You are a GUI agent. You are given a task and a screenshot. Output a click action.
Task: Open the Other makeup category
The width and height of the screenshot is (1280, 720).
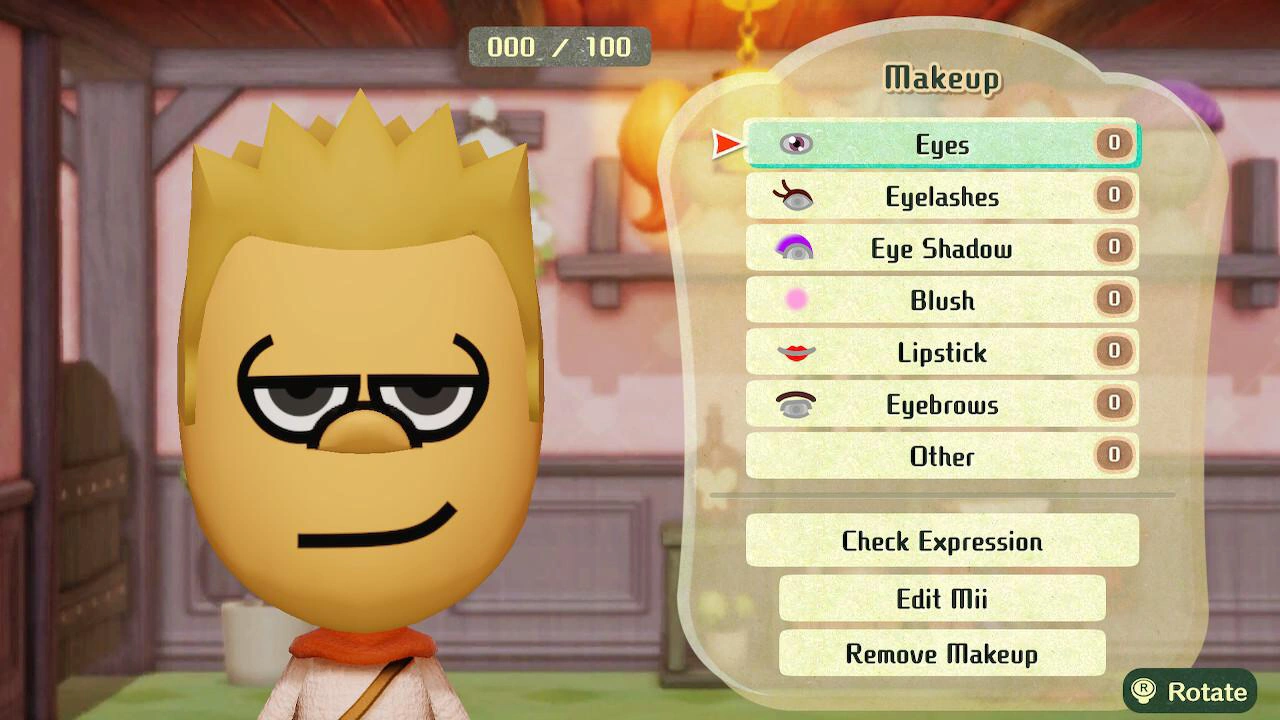pyautogui.click(x=940, y=456)
